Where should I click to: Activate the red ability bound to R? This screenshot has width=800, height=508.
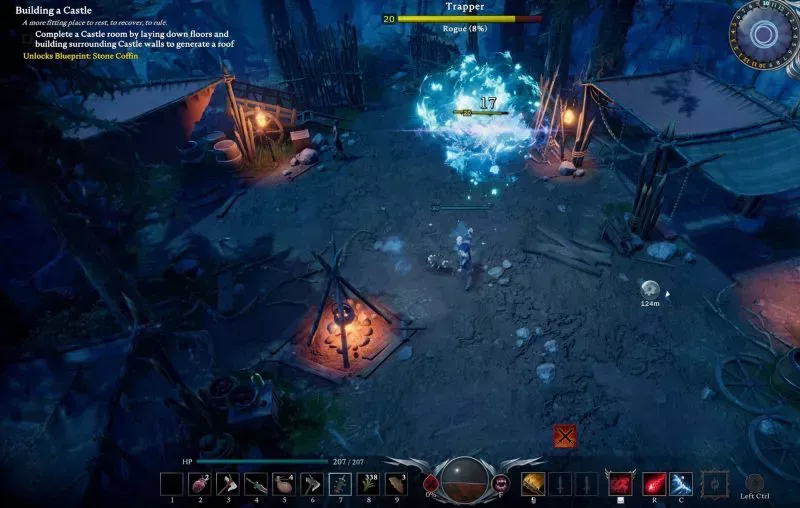(x=654, y=485)
